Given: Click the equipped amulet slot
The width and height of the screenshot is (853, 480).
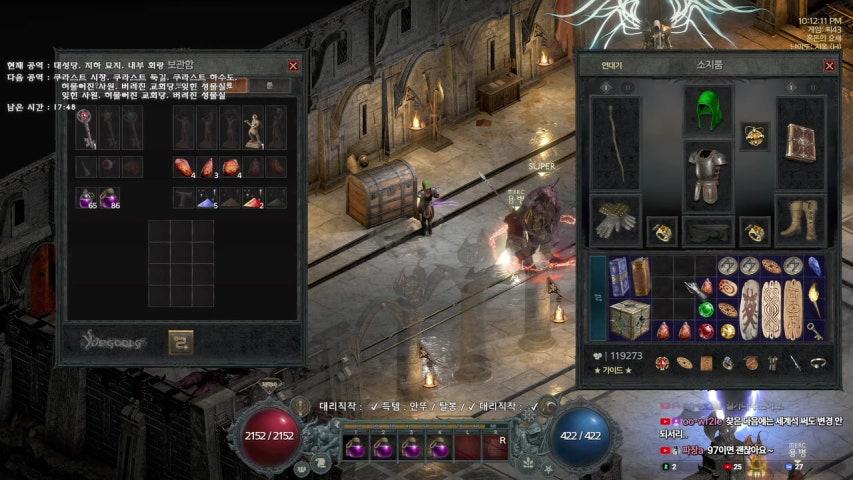Looking at the screenshot, I should pos(755,136).
